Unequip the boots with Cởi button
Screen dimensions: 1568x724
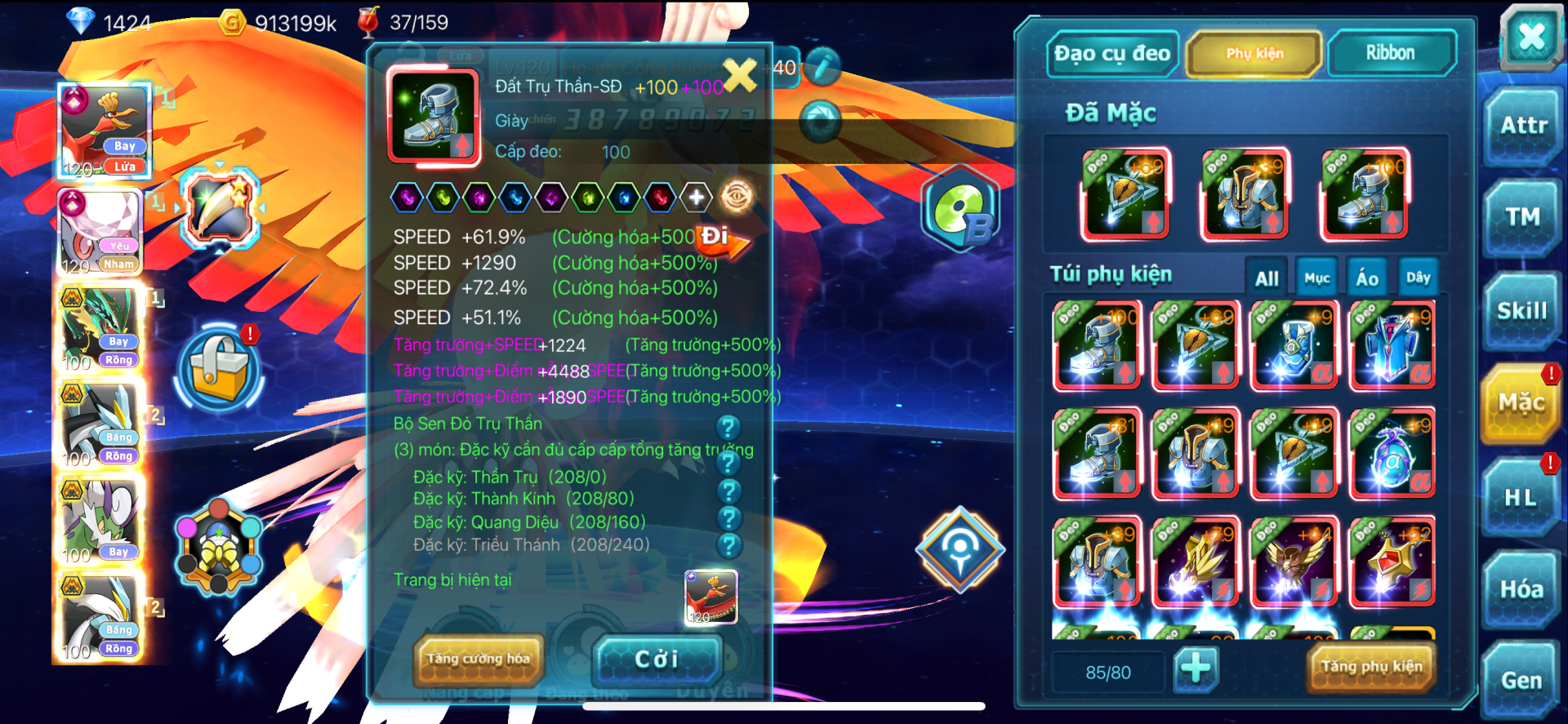tap(657, 659)
